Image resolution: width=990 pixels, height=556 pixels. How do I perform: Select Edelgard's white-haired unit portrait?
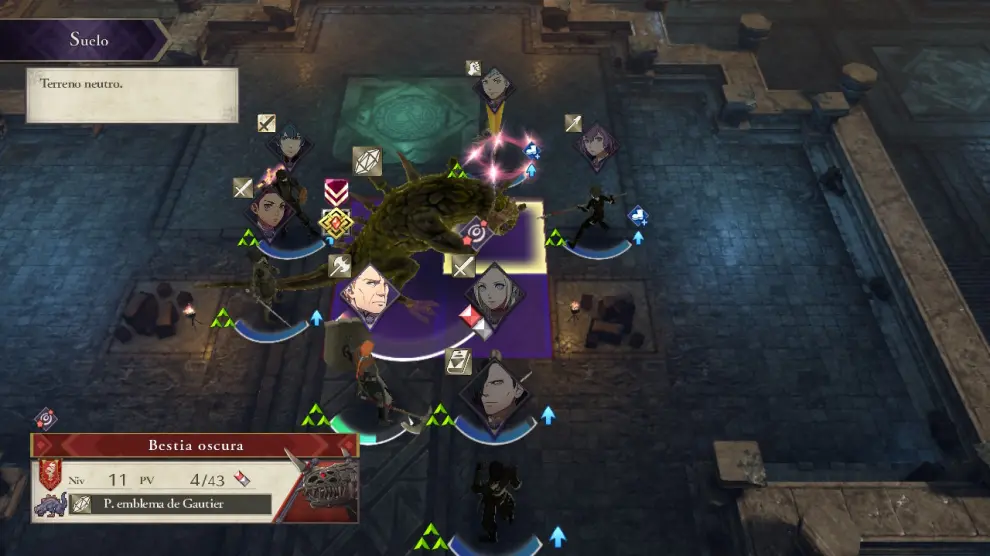492,293
